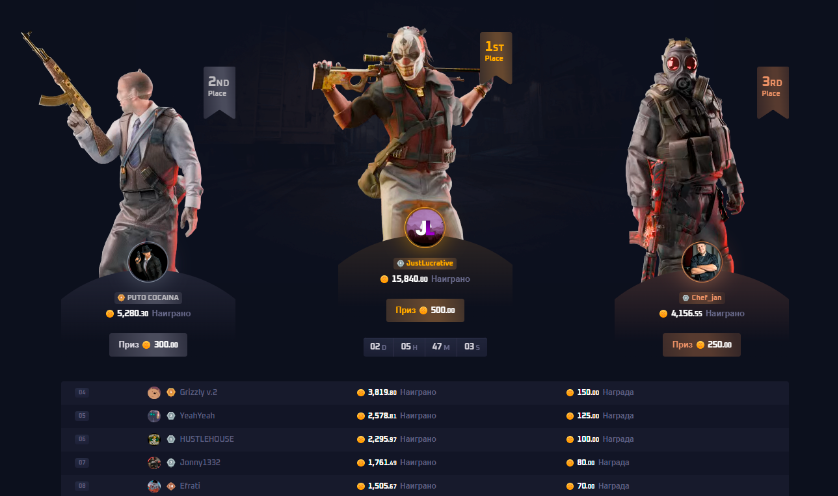Select the 300.00 second place prize button

tap(148, 345)
